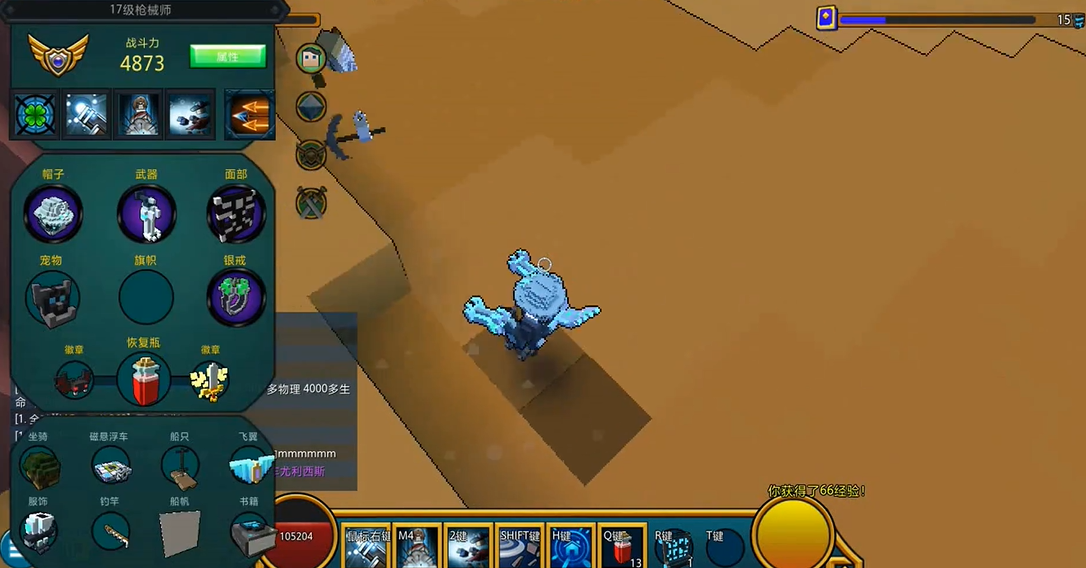
Task: Click the 帽子 hat equipment slot
Action: 53,214
